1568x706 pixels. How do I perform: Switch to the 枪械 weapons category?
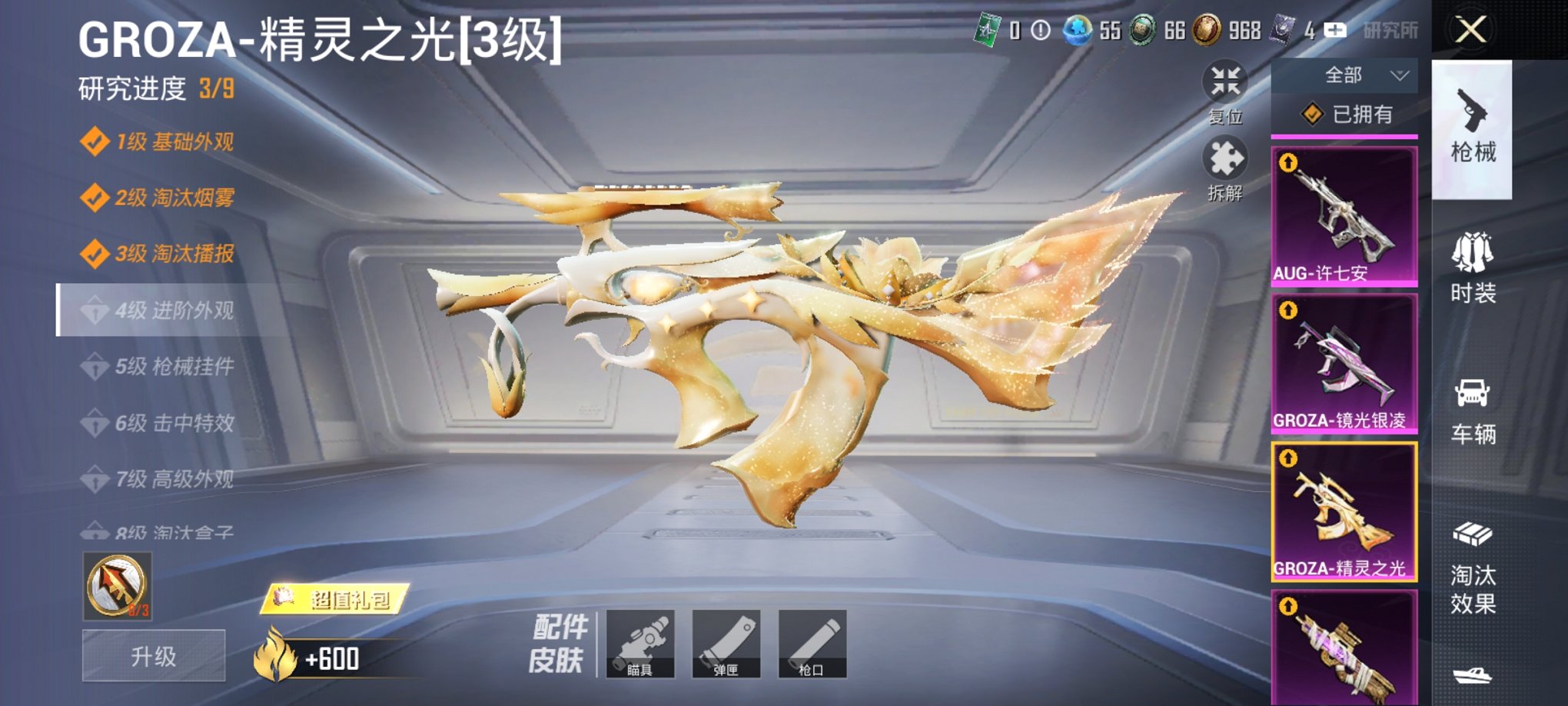pyautogui.click(x=1473, y=123)
